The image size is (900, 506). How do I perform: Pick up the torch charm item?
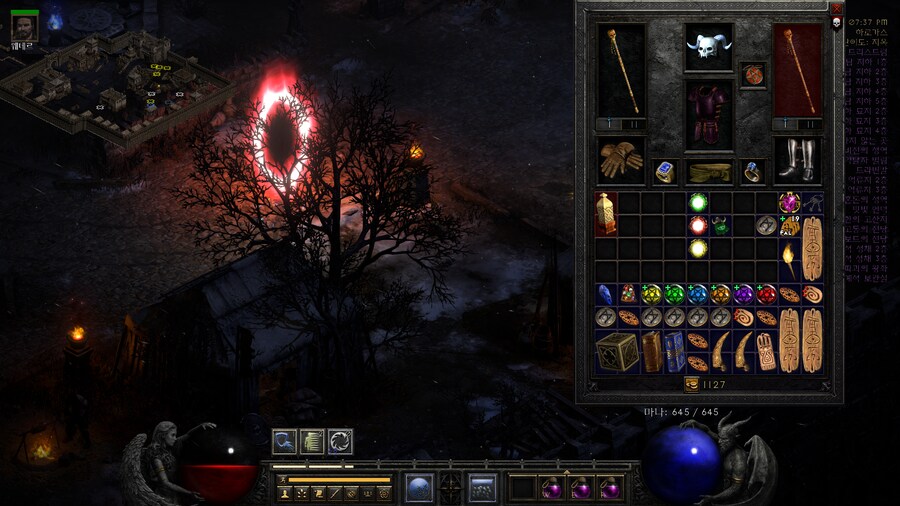(x=790, y=260)
